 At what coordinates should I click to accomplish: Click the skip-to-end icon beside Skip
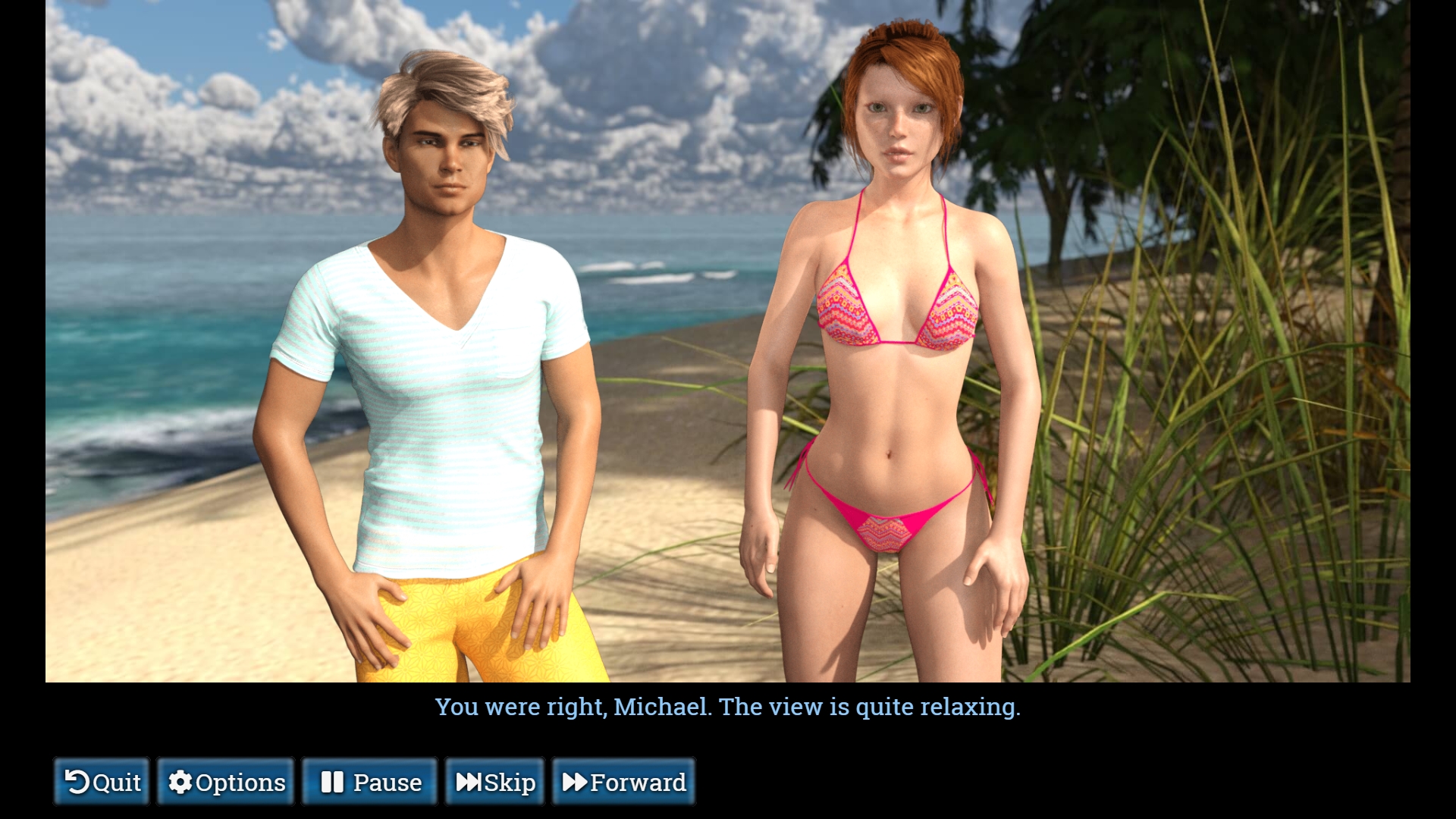point(470,781)
